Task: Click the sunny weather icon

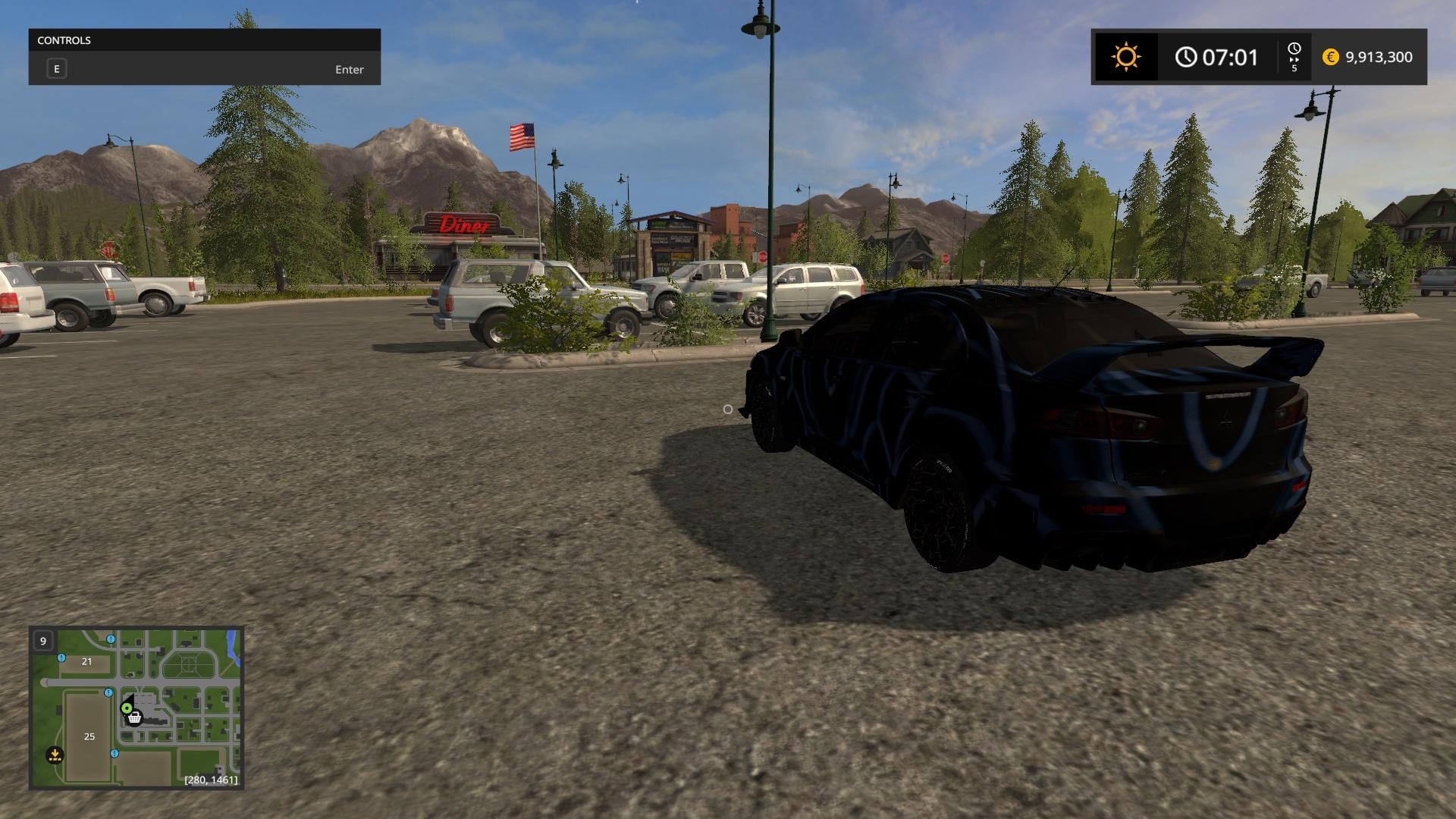Action: 1125,58
